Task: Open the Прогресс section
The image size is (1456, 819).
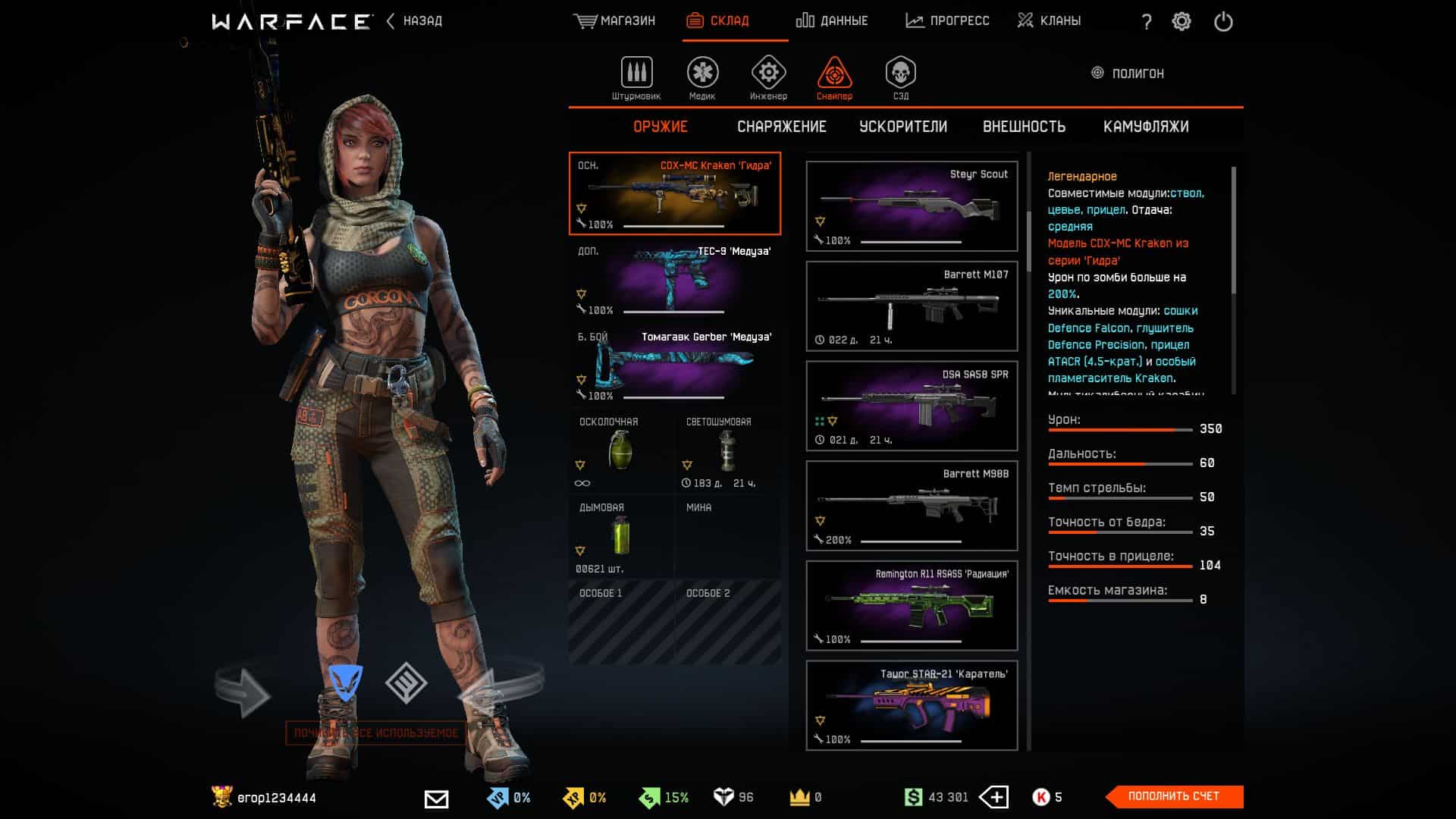Action: 947,21
